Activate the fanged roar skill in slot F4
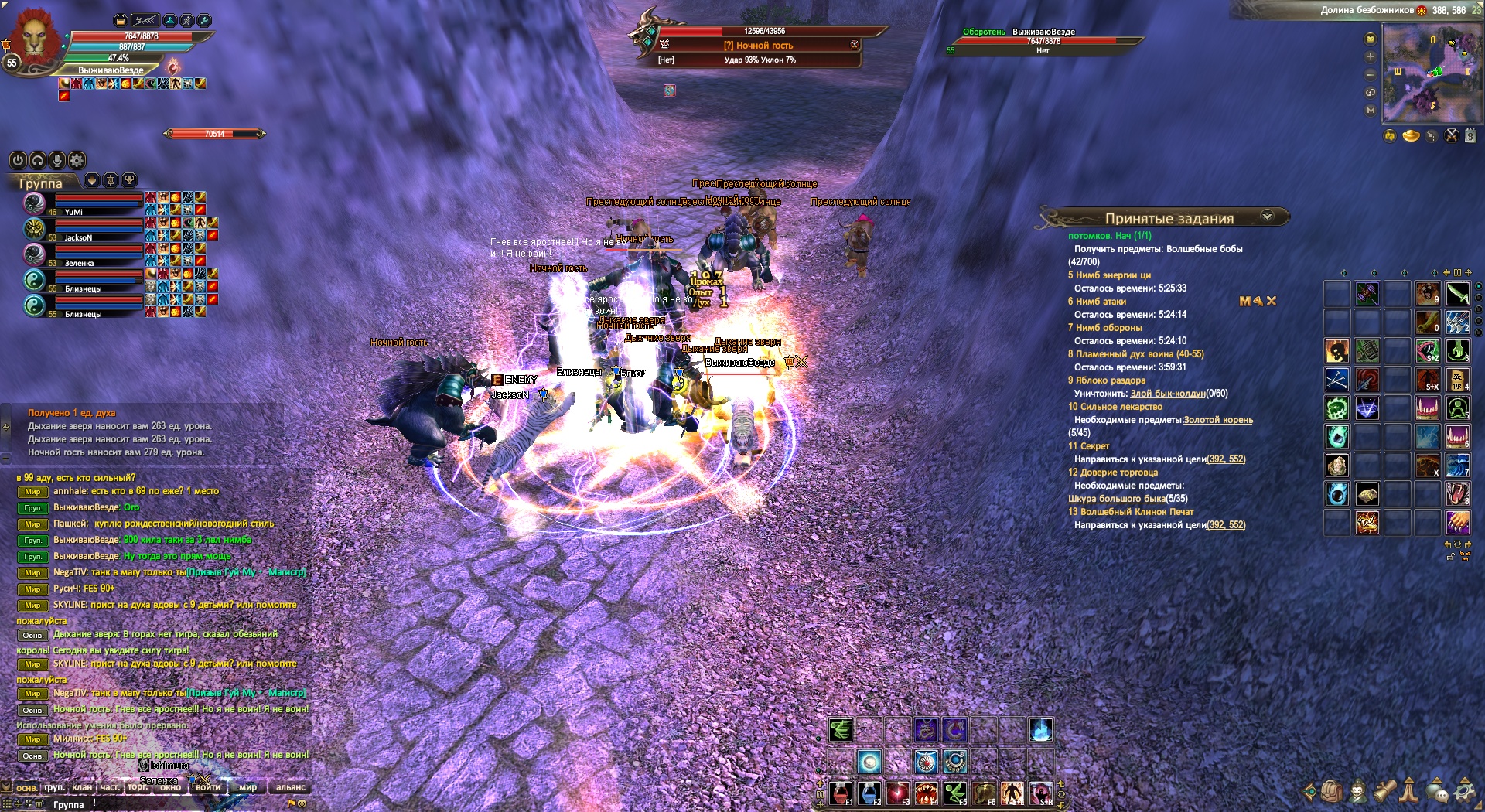This screenshot has width=1485, height=812. 927,793
